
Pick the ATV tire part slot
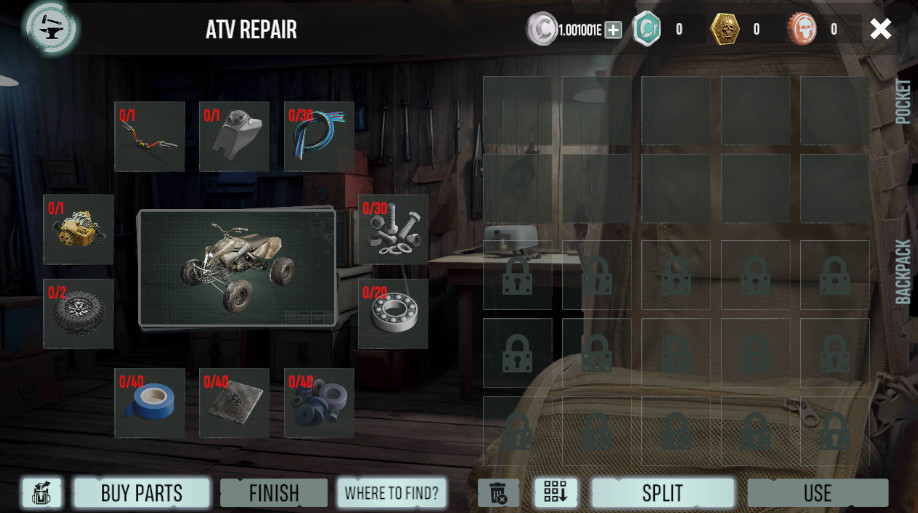click(79, 314)
